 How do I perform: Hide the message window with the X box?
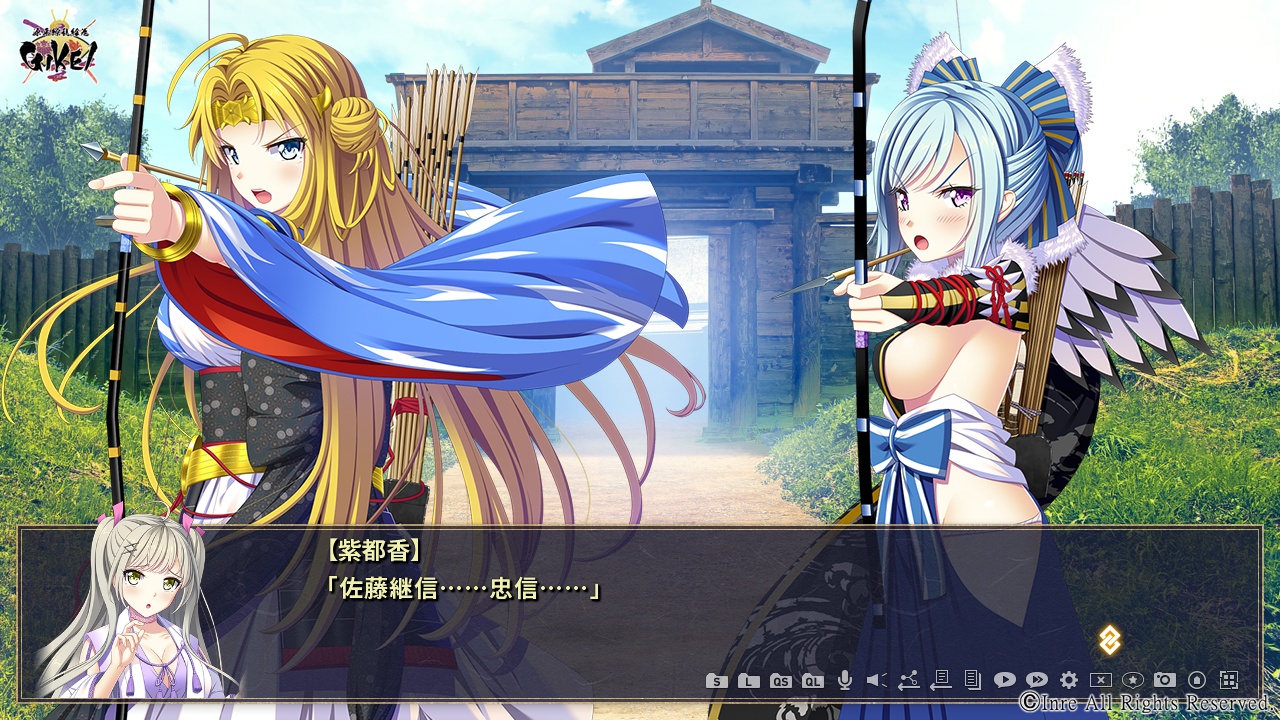click(1101, 681)
